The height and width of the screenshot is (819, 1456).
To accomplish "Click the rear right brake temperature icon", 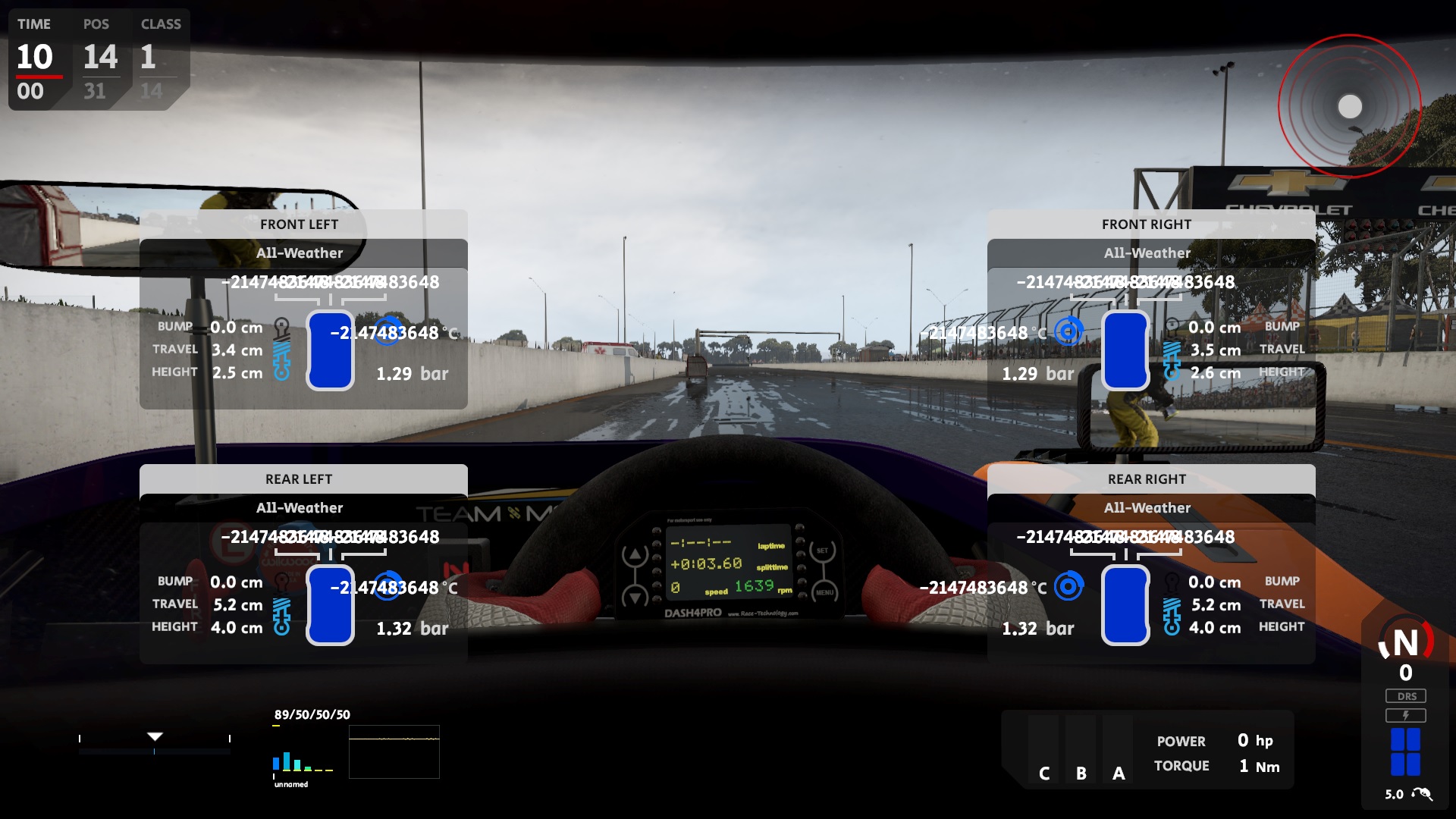I will [x=1068, y=586].
